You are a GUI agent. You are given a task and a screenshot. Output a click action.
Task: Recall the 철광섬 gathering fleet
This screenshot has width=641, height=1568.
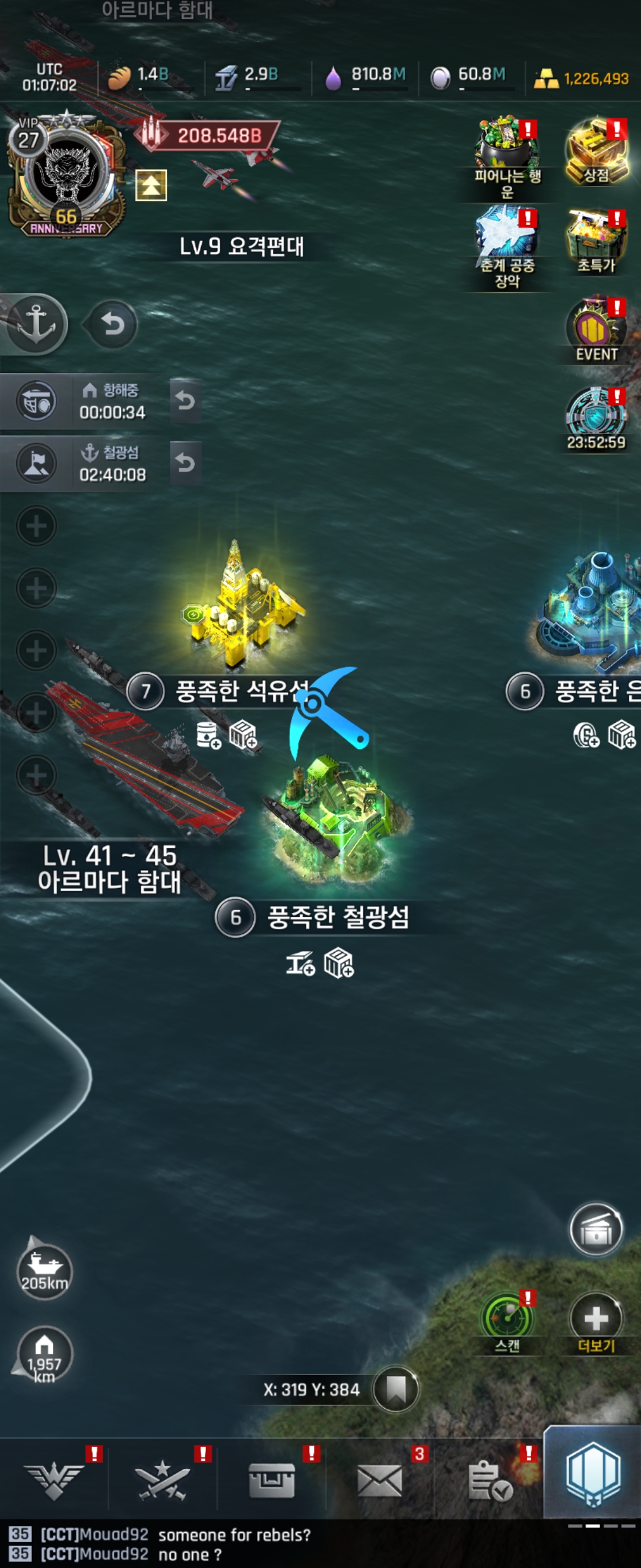pos(186,463)
